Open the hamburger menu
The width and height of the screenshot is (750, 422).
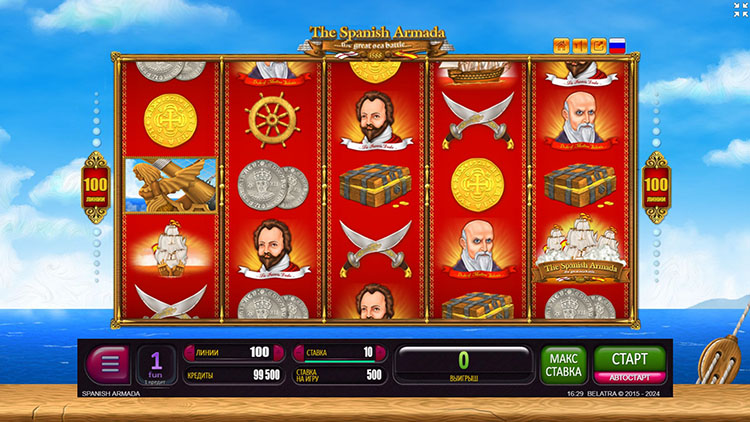(107, 365)
